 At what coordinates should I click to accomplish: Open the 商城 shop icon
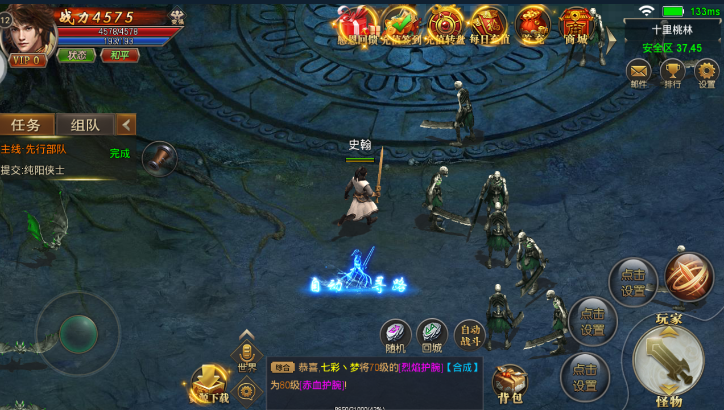coord(575,23)
